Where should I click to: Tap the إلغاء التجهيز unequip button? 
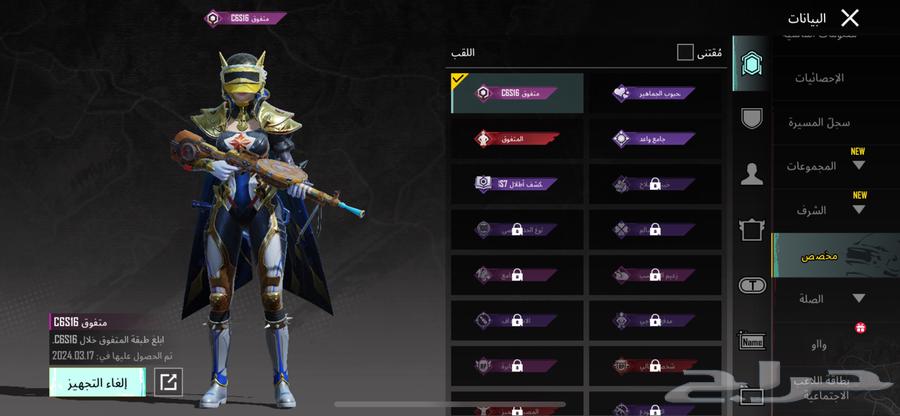[97, 382]
